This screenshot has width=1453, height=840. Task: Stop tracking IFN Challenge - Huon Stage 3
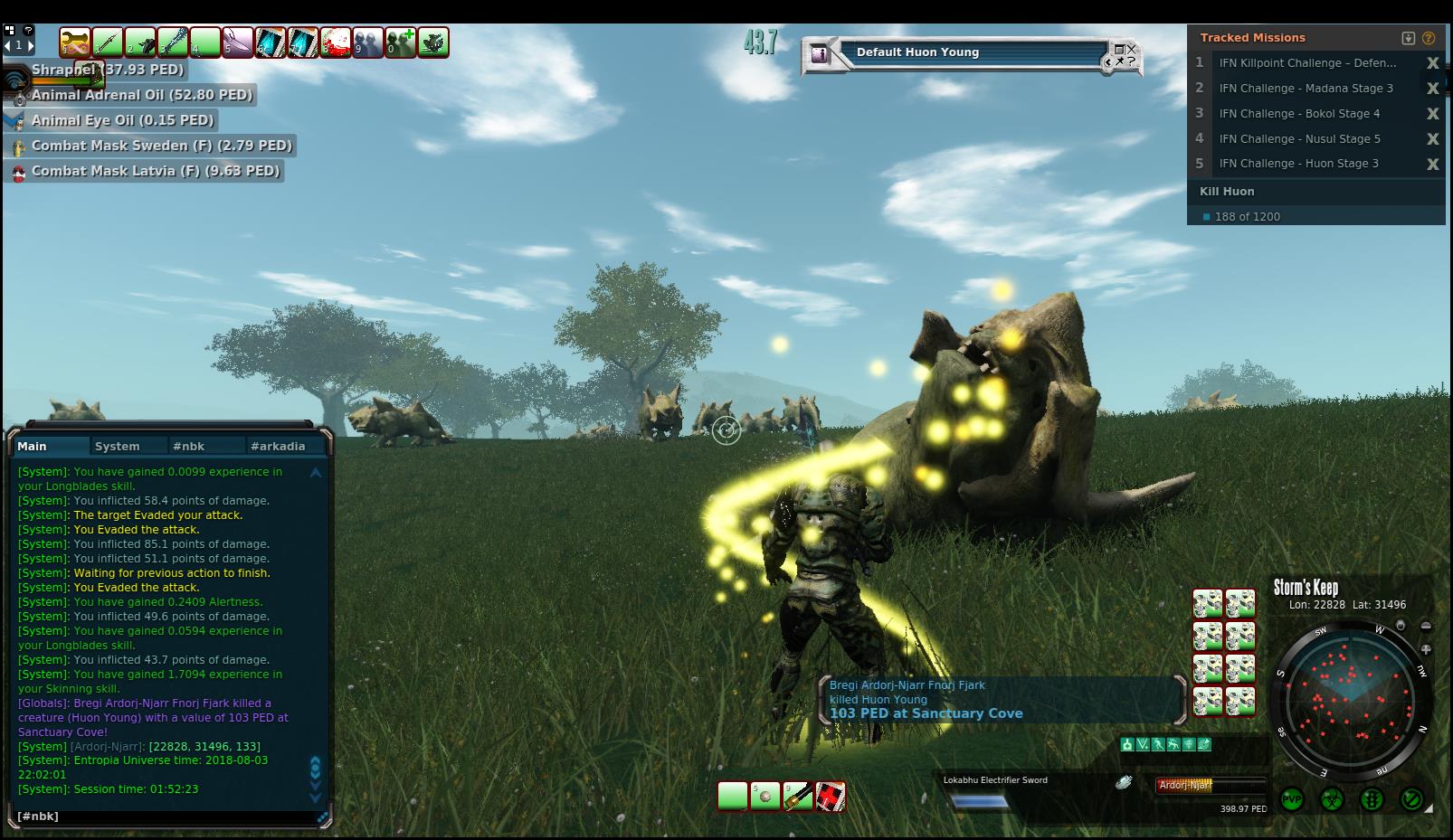(x=1432, y=164)
